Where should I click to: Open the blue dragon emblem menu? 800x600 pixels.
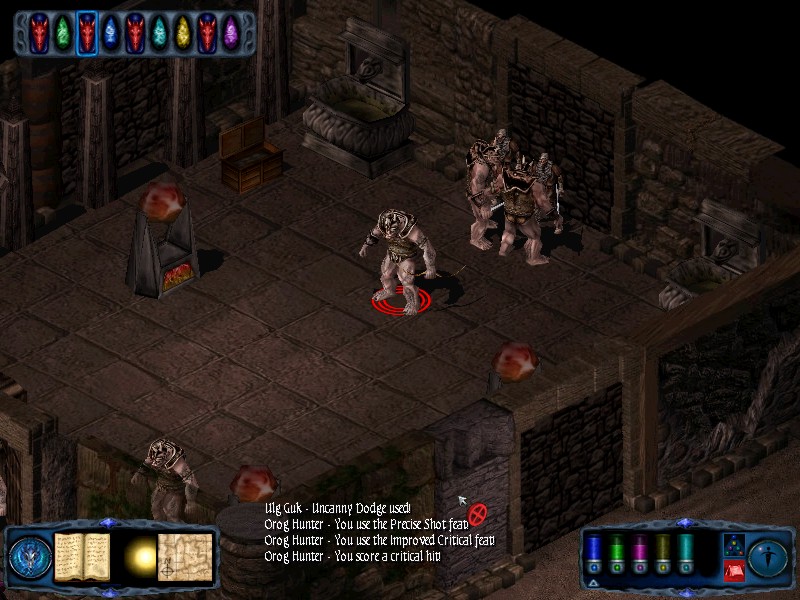click(x=28, y=554)
